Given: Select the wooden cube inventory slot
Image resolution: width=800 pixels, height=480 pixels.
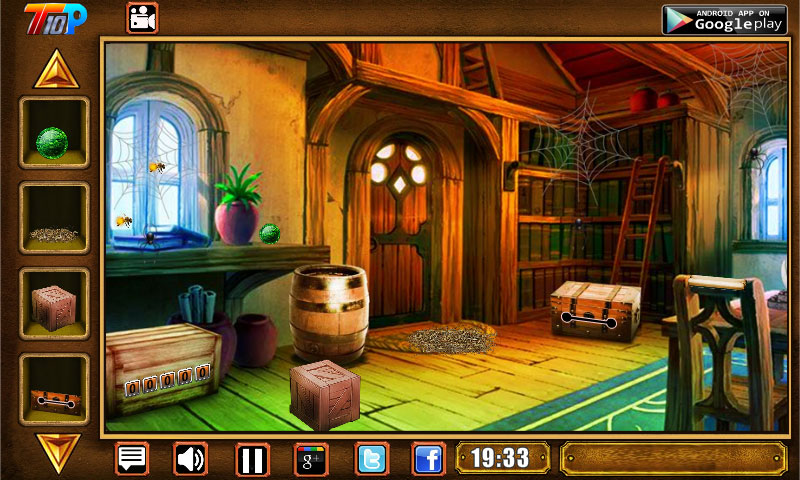Looking at the screenshot, I should coord(54,304).
